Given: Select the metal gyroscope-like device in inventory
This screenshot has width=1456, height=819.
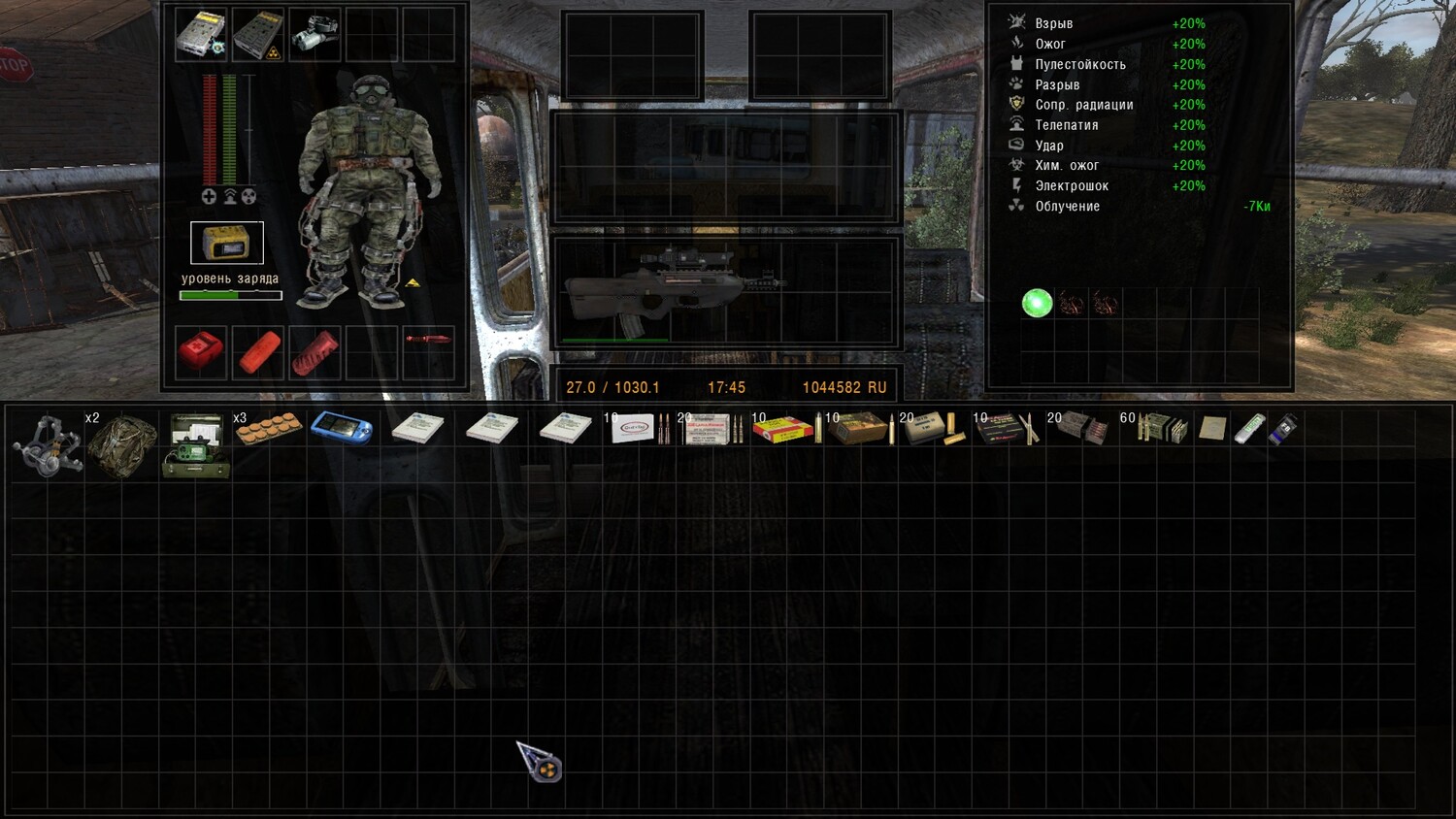Looking at the screenshot, I should 47,444.
